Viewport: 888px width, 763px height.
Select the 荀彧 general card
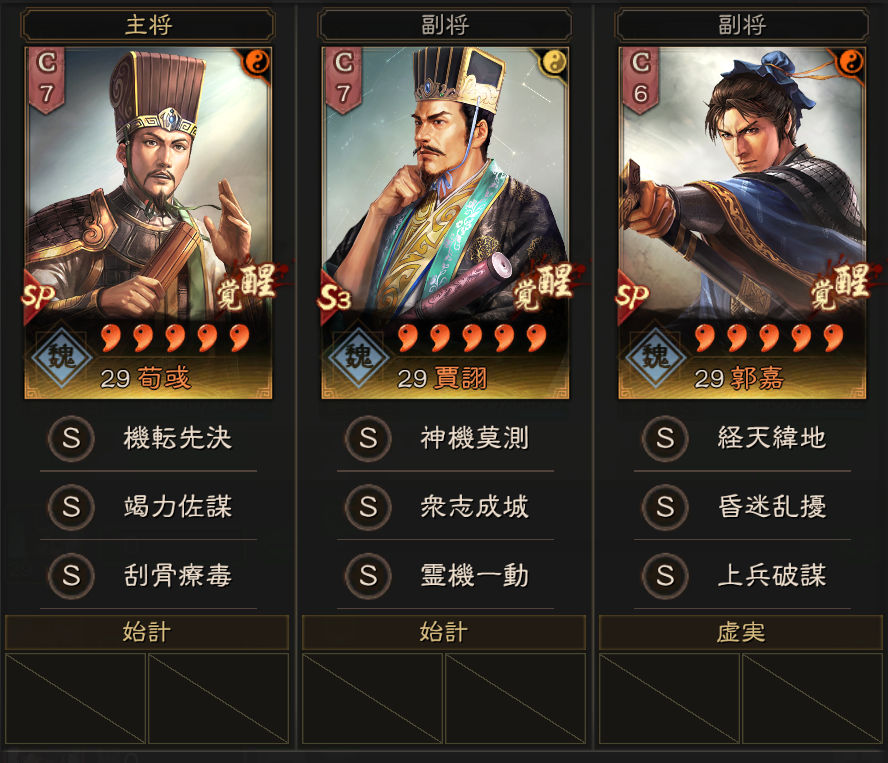(x=148, y=222)
